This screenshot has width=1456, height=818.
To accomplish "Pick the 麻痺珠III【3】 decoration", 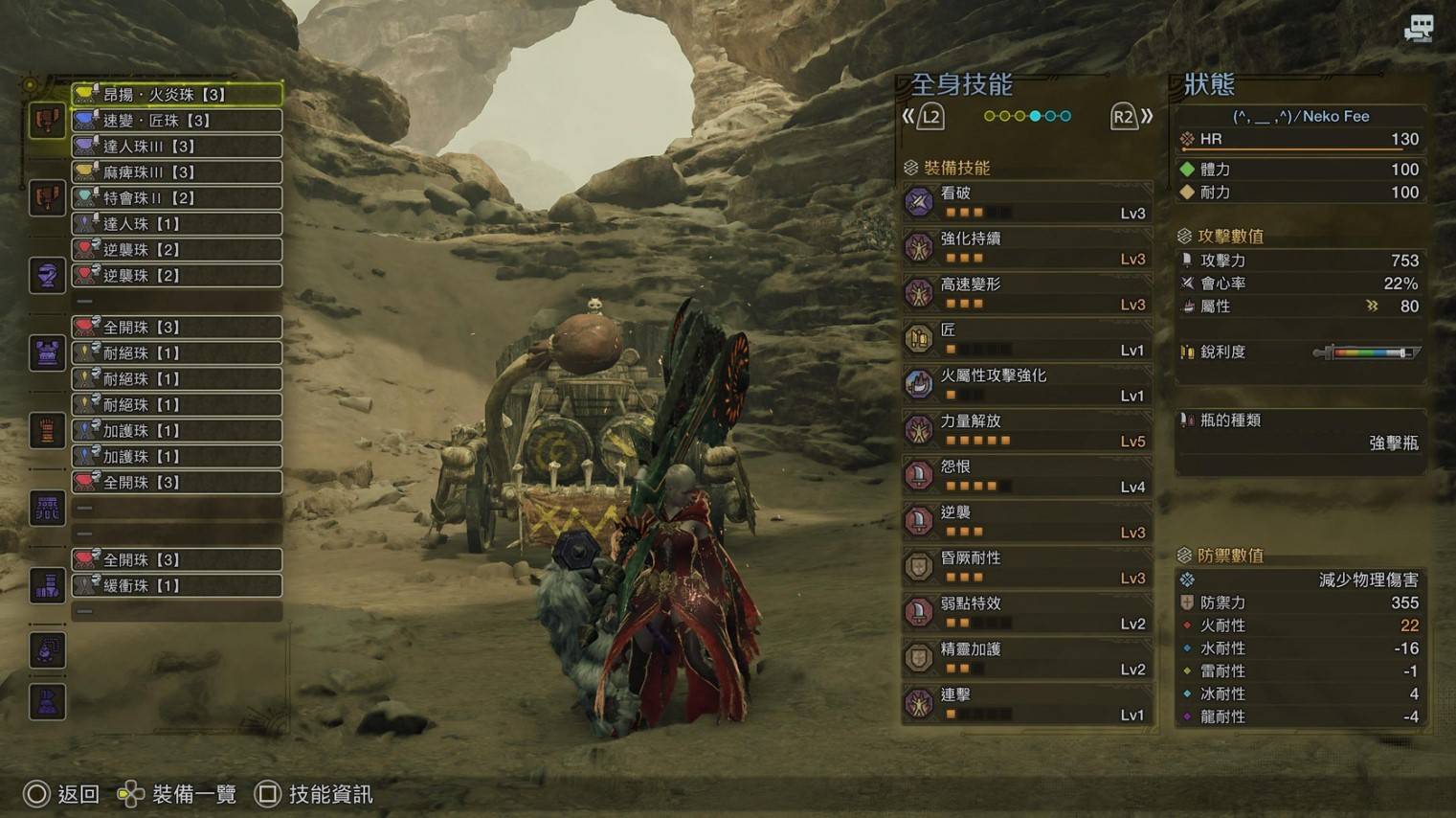I will [177, 172].
